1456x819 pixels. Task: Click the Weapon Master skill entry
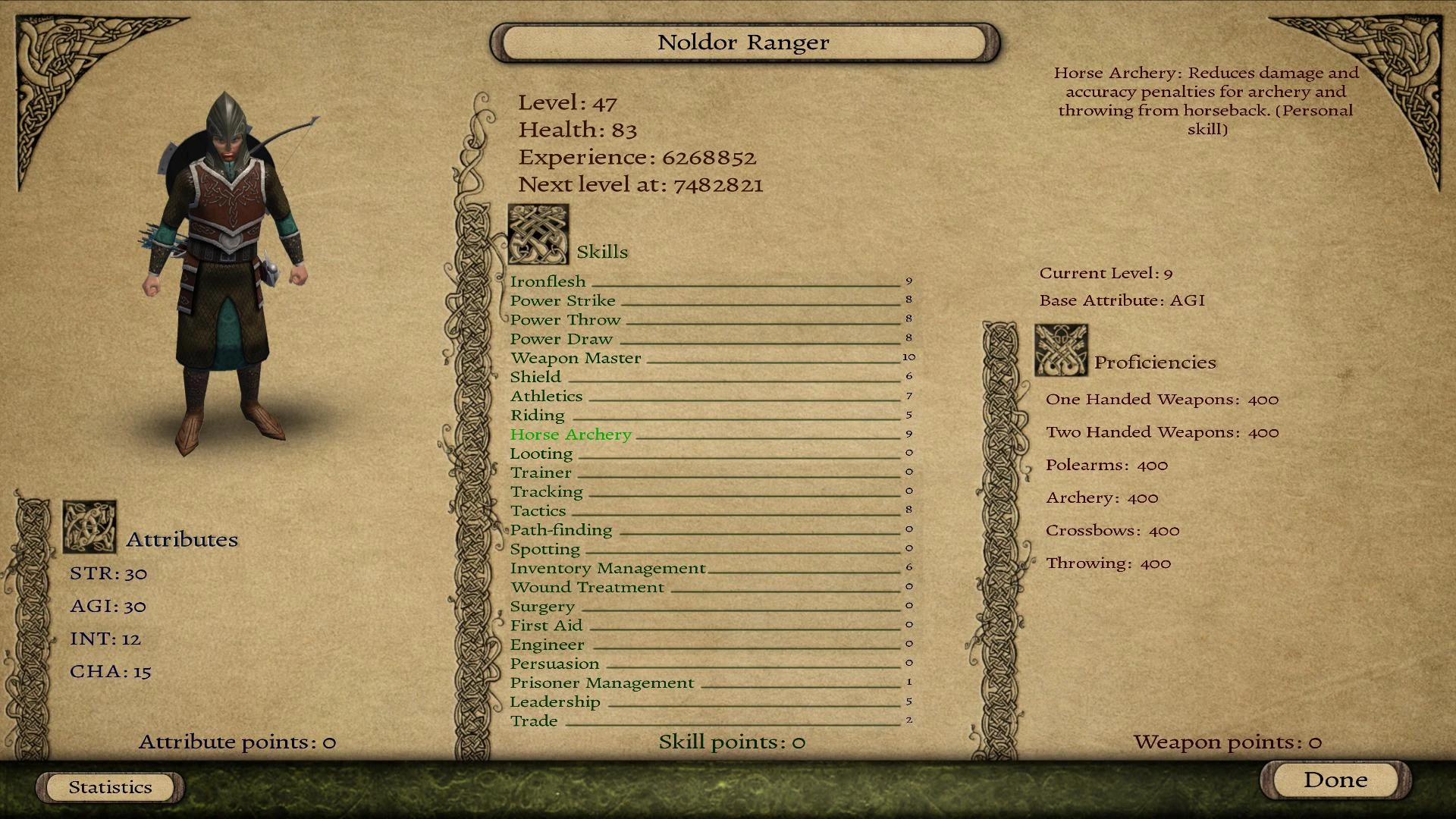click(x=576, y=358)
